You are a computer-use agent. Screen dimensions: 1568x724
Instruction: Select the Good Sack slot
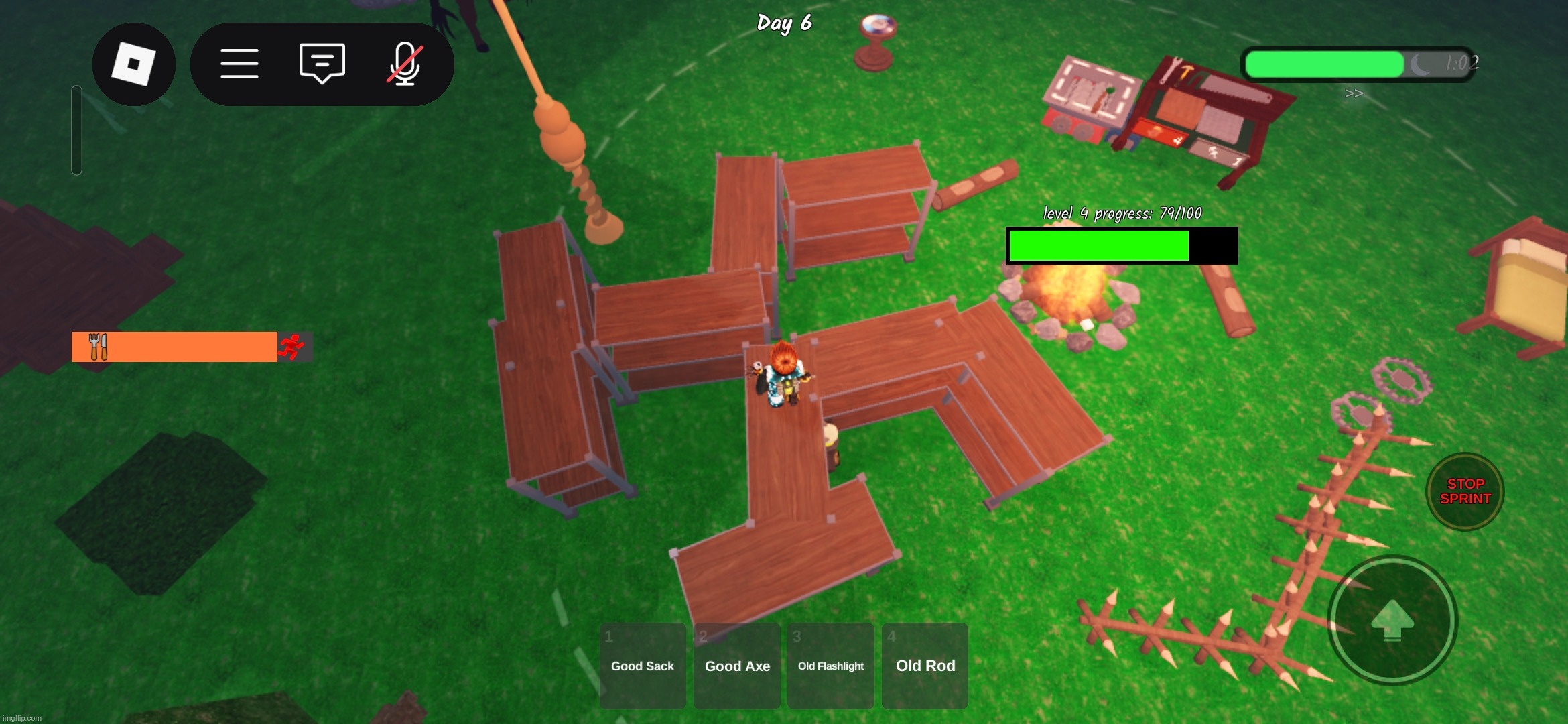click(x=642, y=666)
